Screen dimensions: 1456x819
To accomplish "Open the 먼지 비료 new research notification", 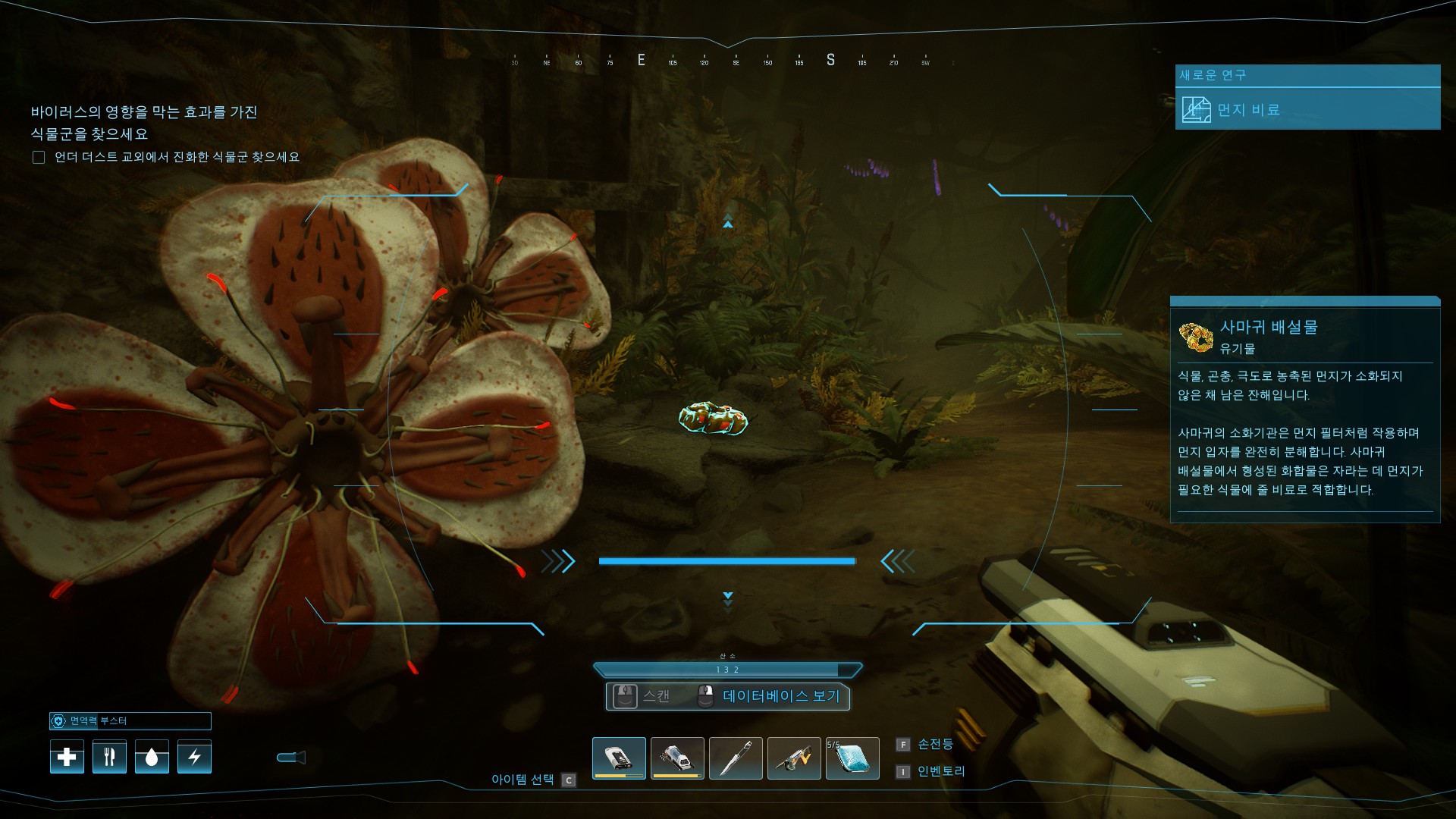I will click(x=1307, y=109).
